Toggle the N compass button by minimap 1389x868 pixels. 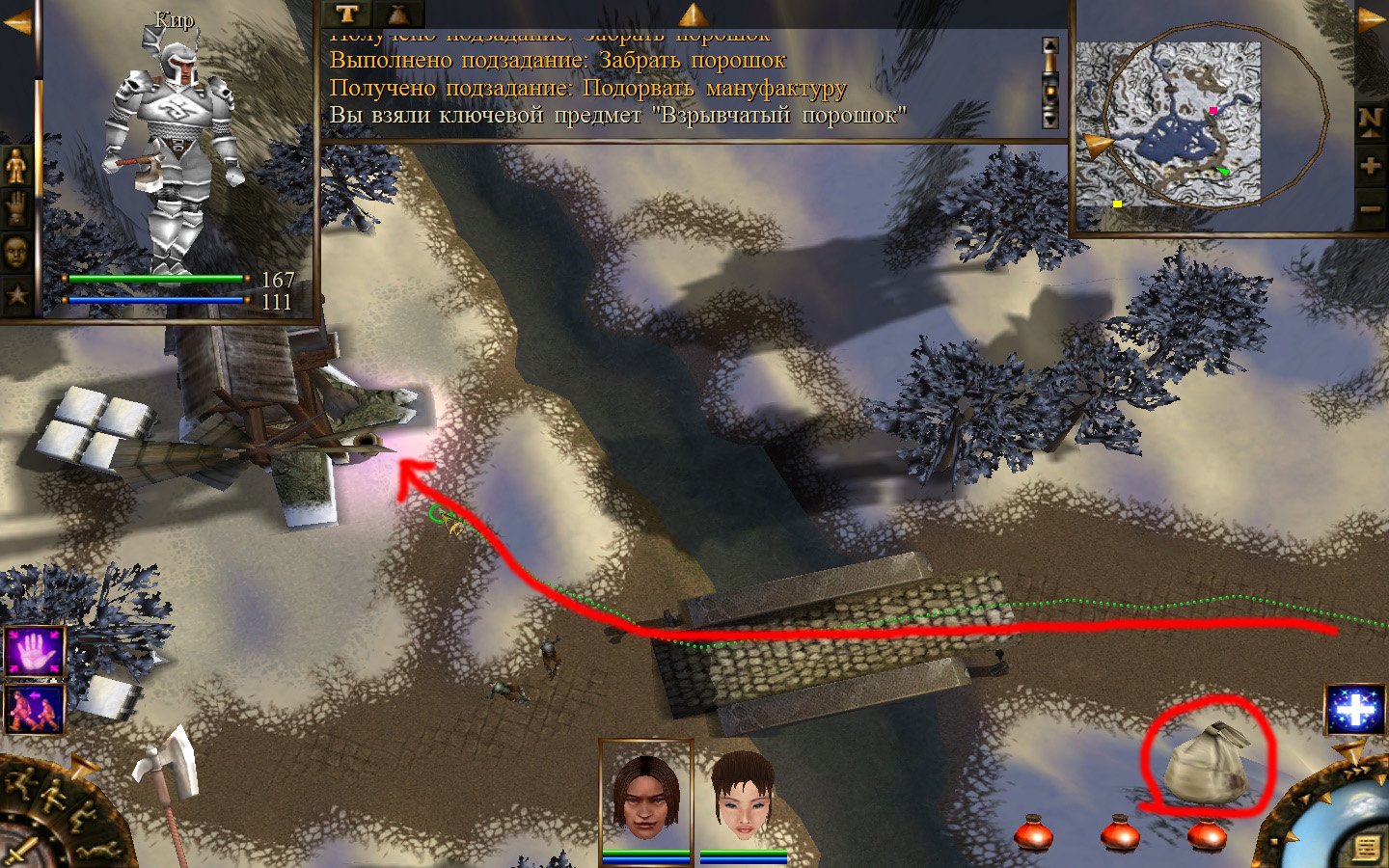1371,120
